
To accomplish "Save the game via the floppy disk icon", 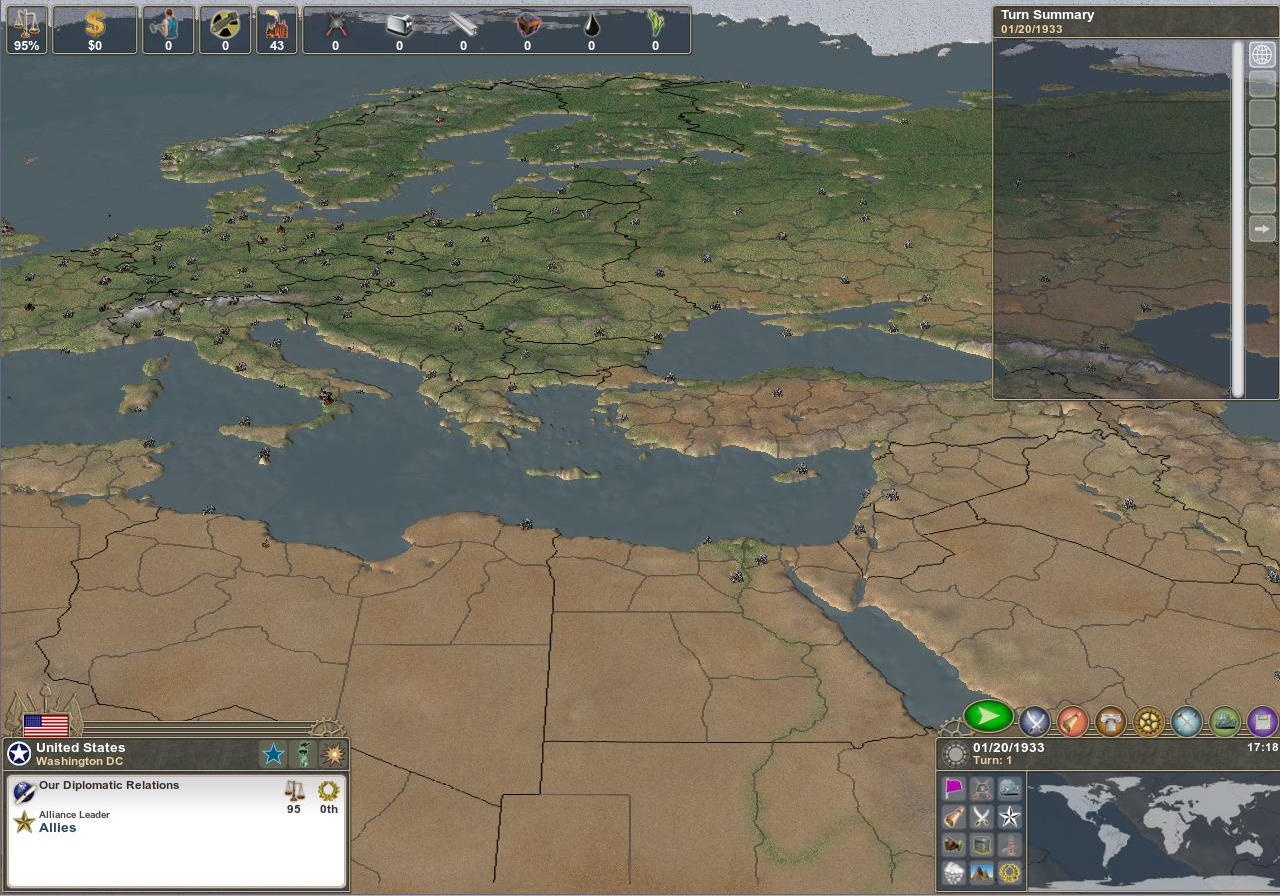I will pos(1260,720).
